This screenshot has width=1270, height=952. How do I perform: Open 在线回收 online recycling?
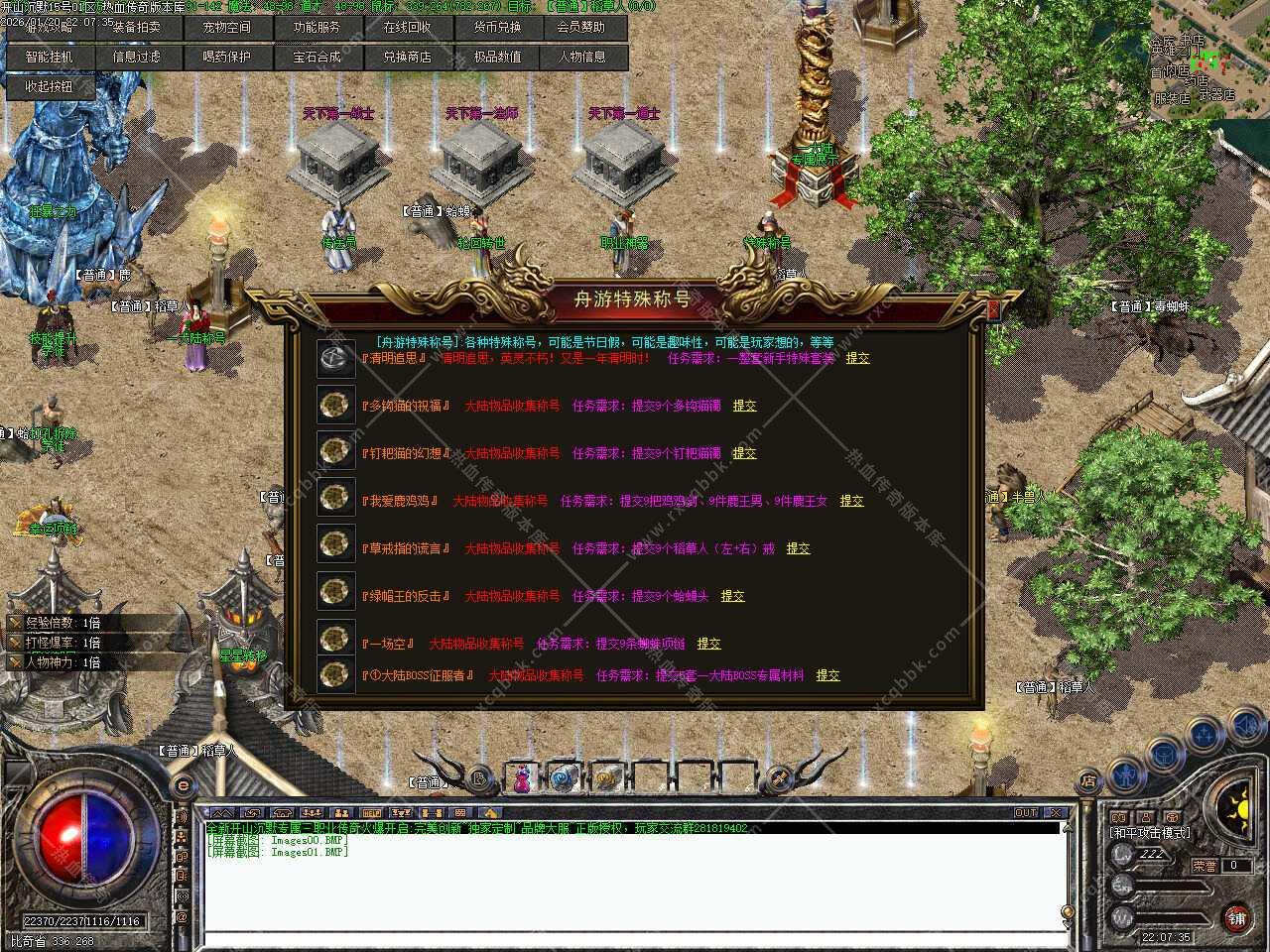point(407,28)
